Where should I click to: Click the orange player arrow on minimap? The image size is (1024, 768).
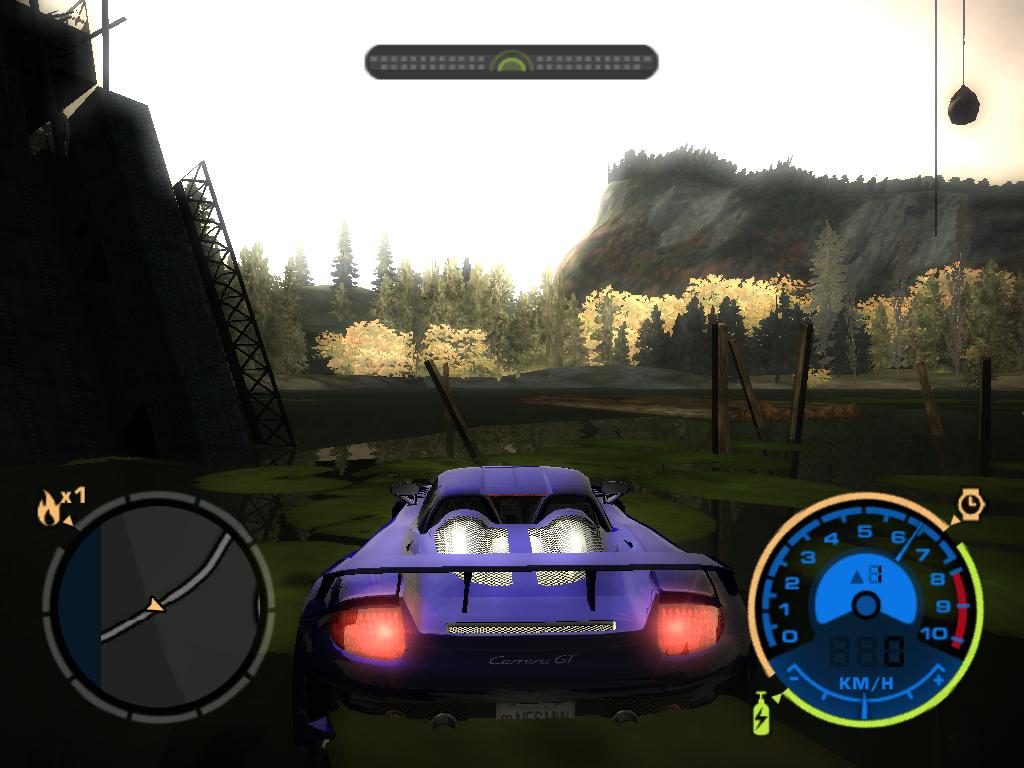point(155,605)
